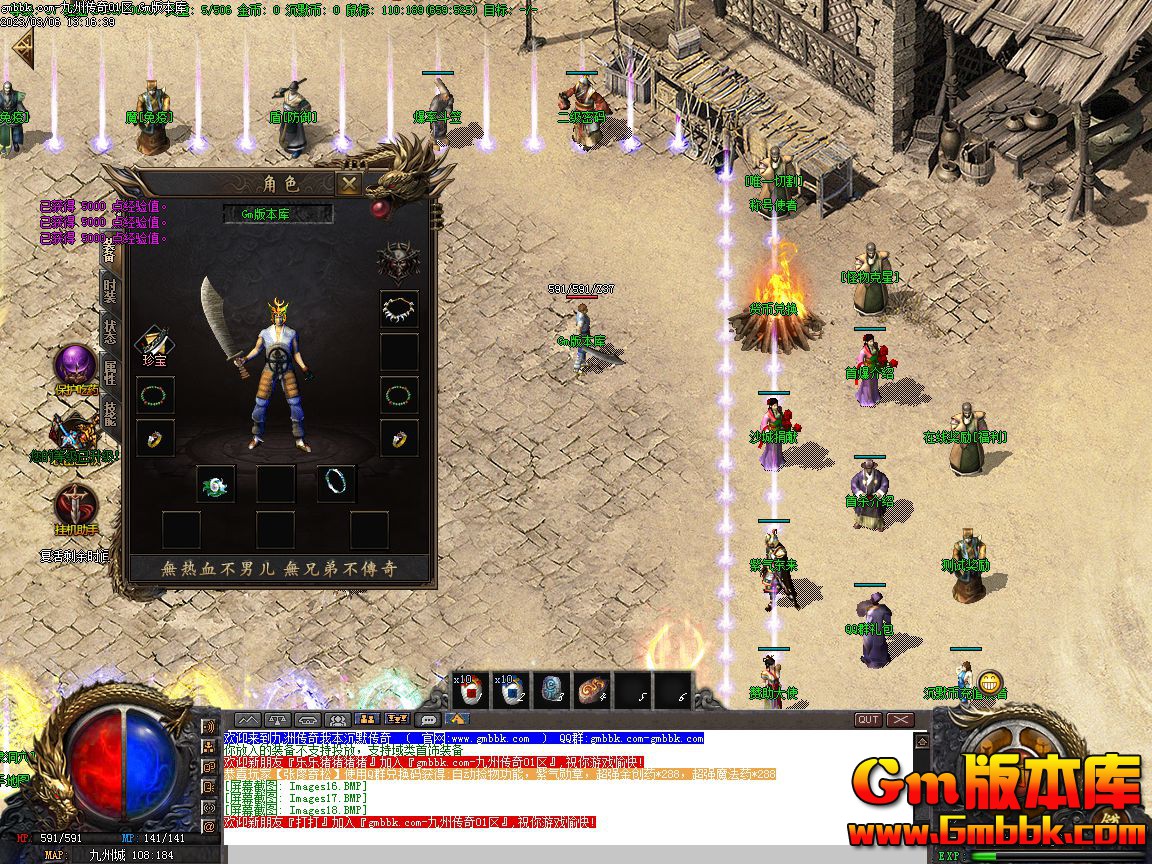
Task: Open the 挂机助手 auto-battle helper
Action: pyautogui.click(x=76, y=505)
